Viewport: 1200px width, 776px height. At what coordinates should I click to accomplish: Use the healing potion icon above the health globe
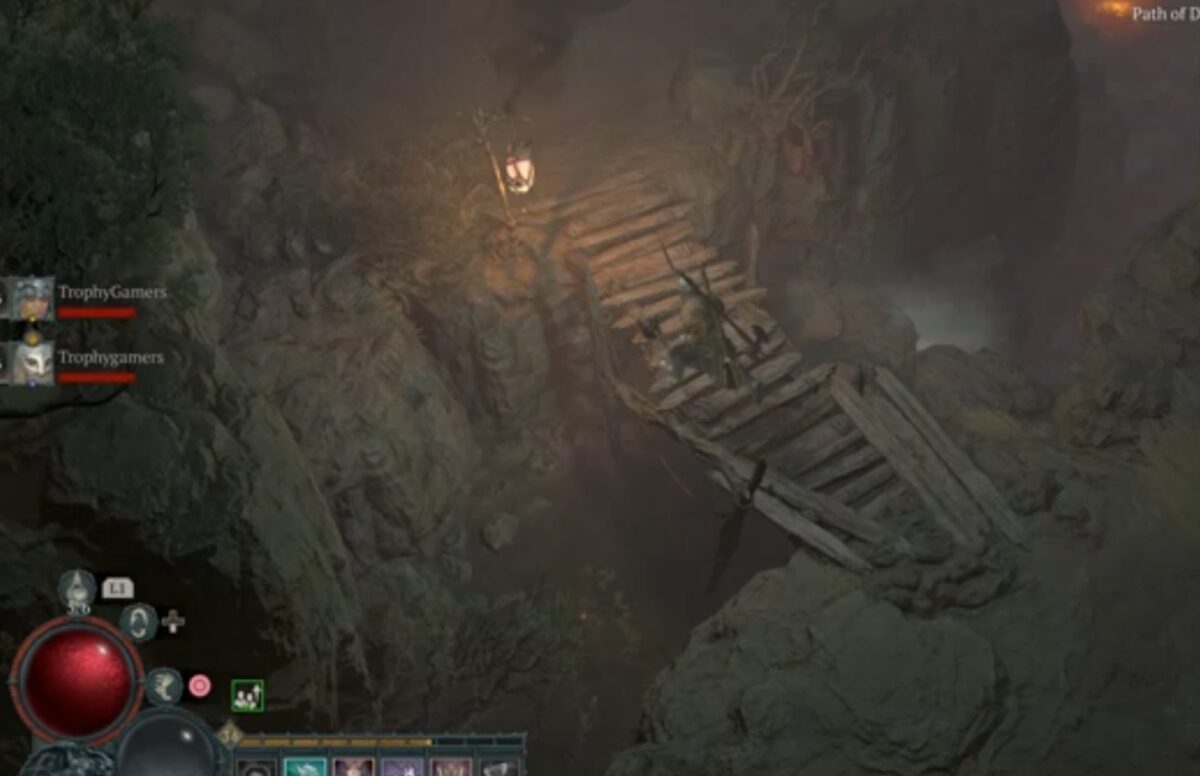[x=77, y=589]
